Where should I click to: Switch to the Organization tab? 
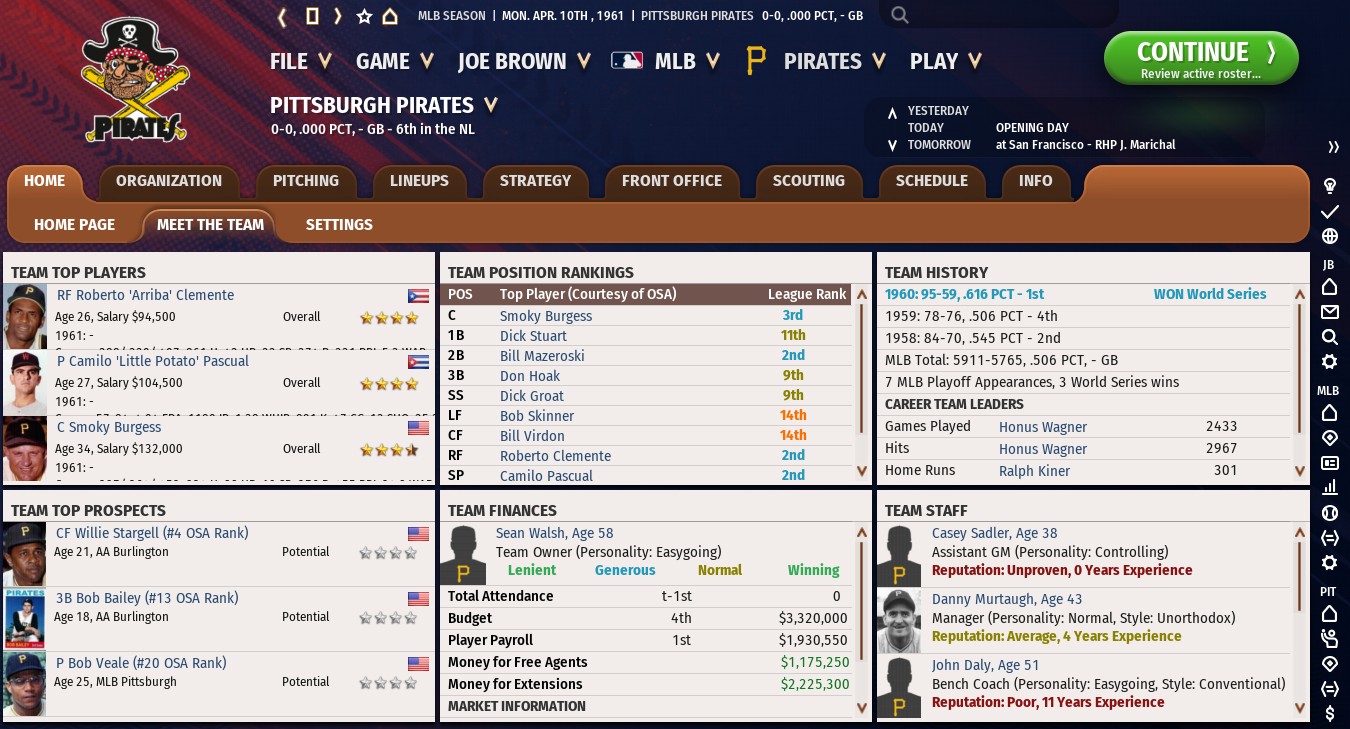point(169,181)
